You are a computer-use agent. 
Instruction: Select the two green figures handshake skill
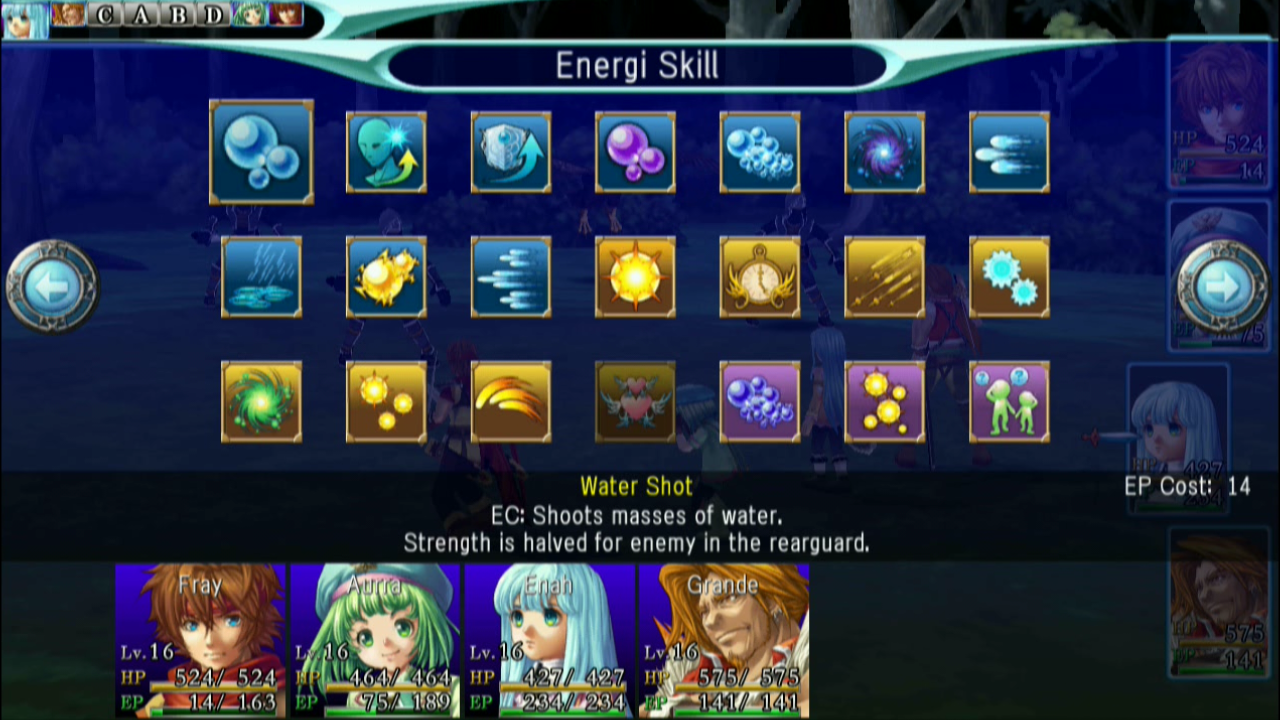tap(1009, 402)
